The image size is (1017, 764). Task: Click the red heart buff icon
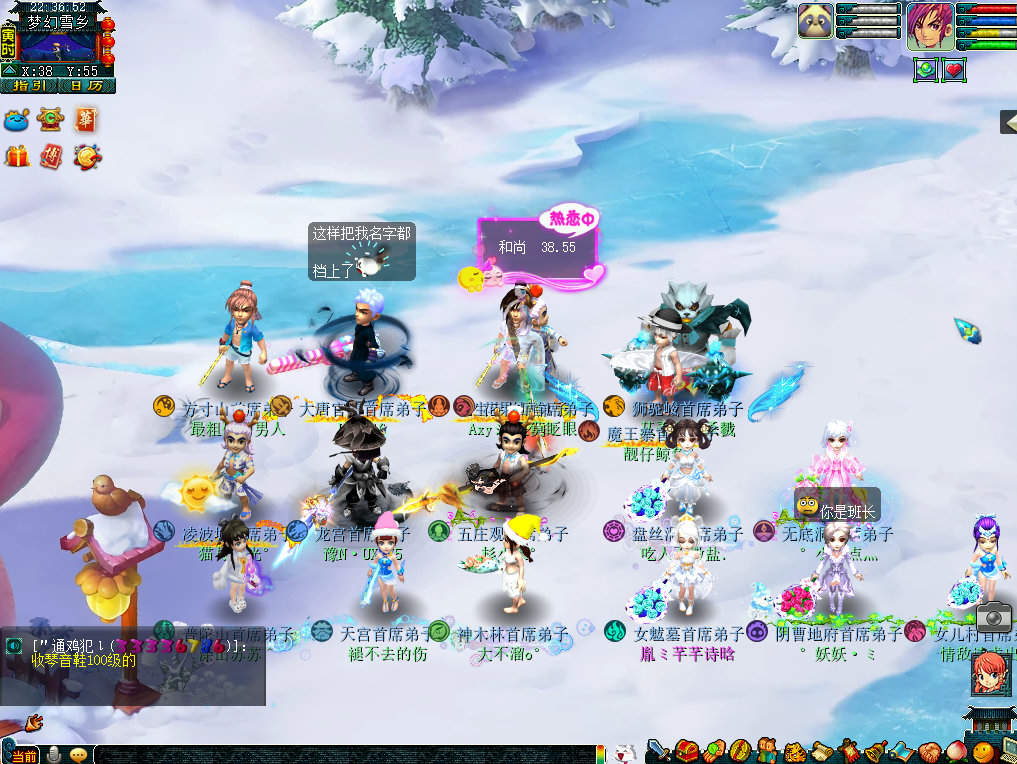953,70
